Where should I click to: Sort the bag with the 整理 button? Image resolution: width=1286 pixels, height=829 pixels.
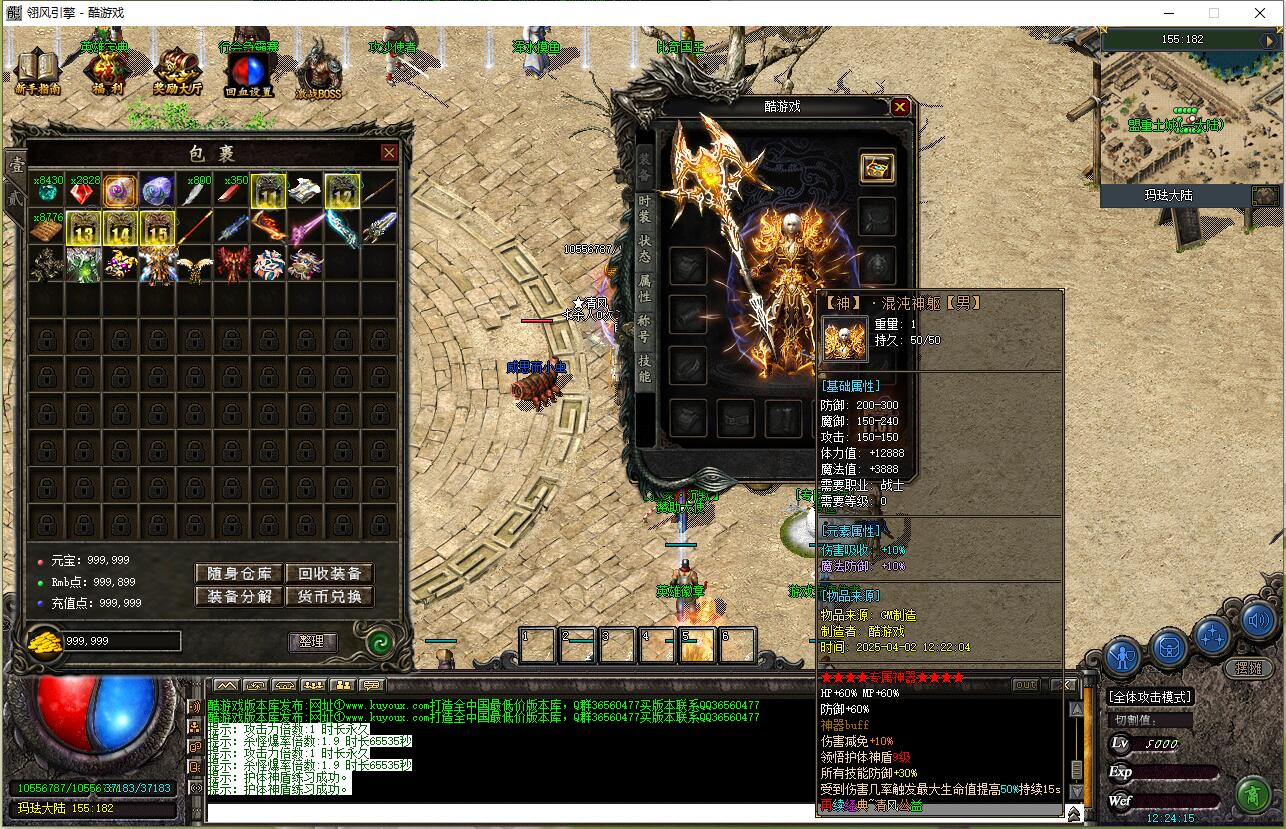point(312,642)
